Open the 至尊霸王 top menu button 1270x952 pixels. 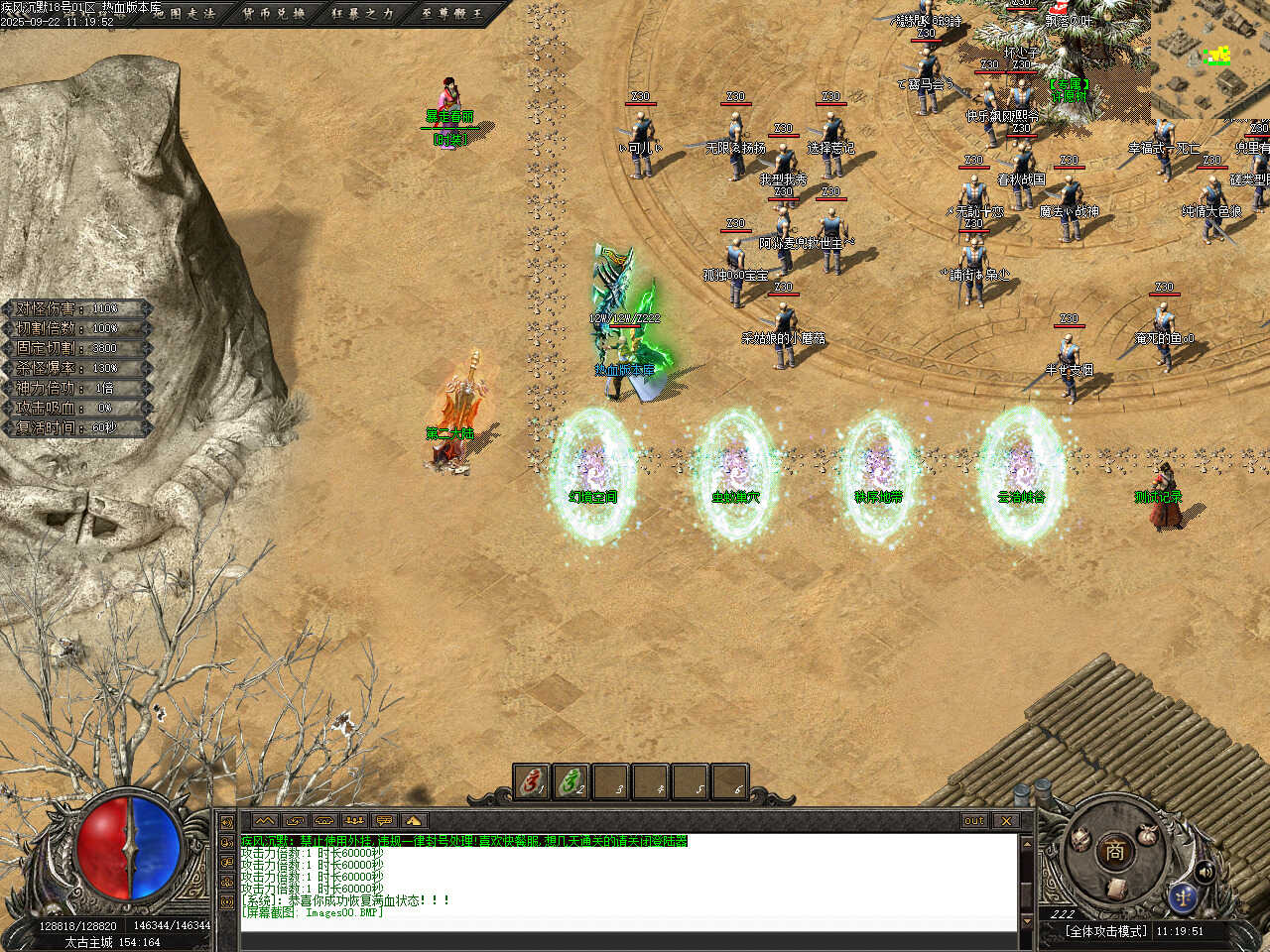click(451, 14)
